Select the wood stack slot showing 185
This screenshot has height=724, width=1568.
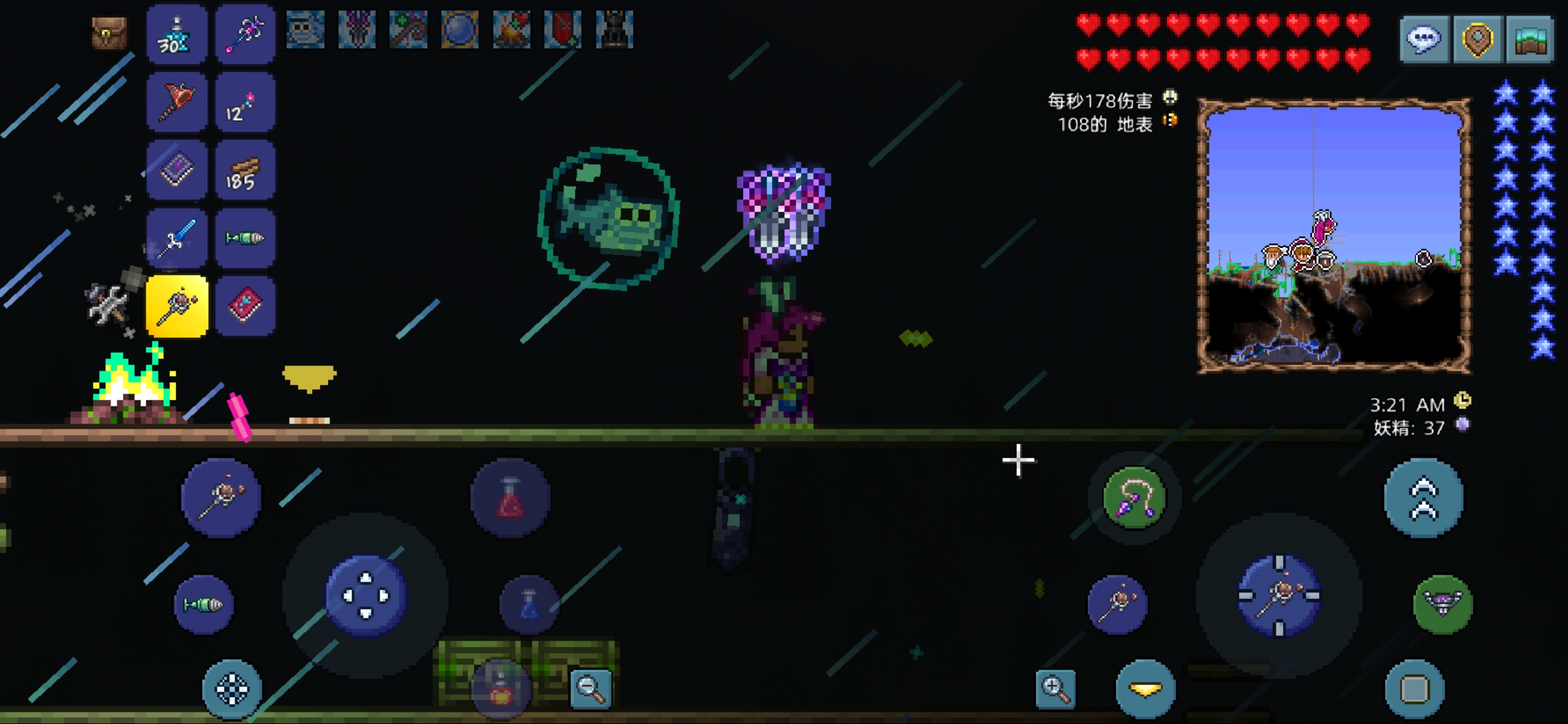(x=245, y=171)
